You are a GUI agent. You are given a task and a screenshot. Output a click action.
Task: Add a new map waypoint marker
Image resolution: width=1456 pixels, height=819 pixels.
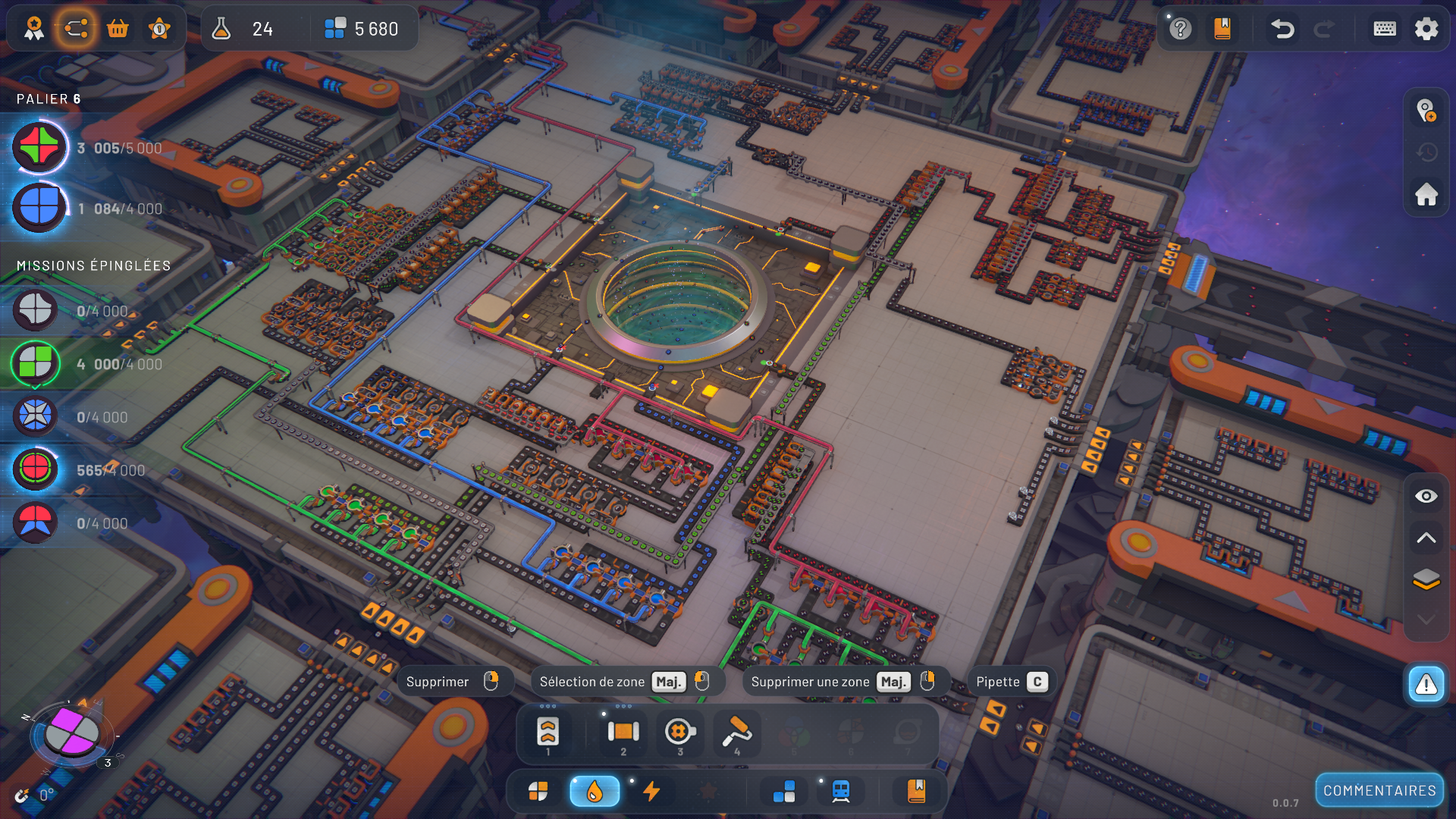coord(1426,111)
